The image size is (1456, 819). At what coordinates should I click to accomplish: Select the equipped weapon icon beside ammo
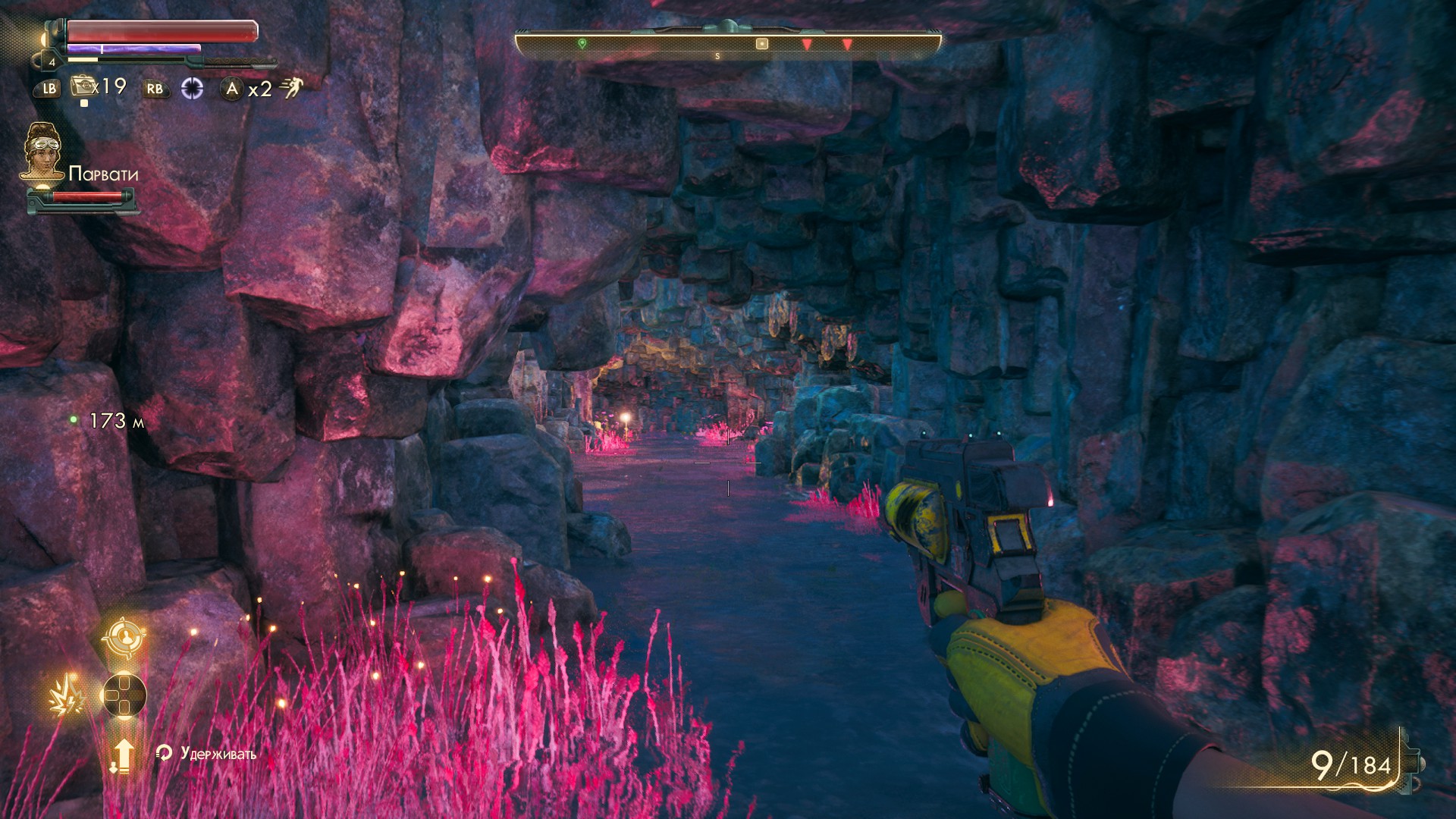coord(1410,761)
